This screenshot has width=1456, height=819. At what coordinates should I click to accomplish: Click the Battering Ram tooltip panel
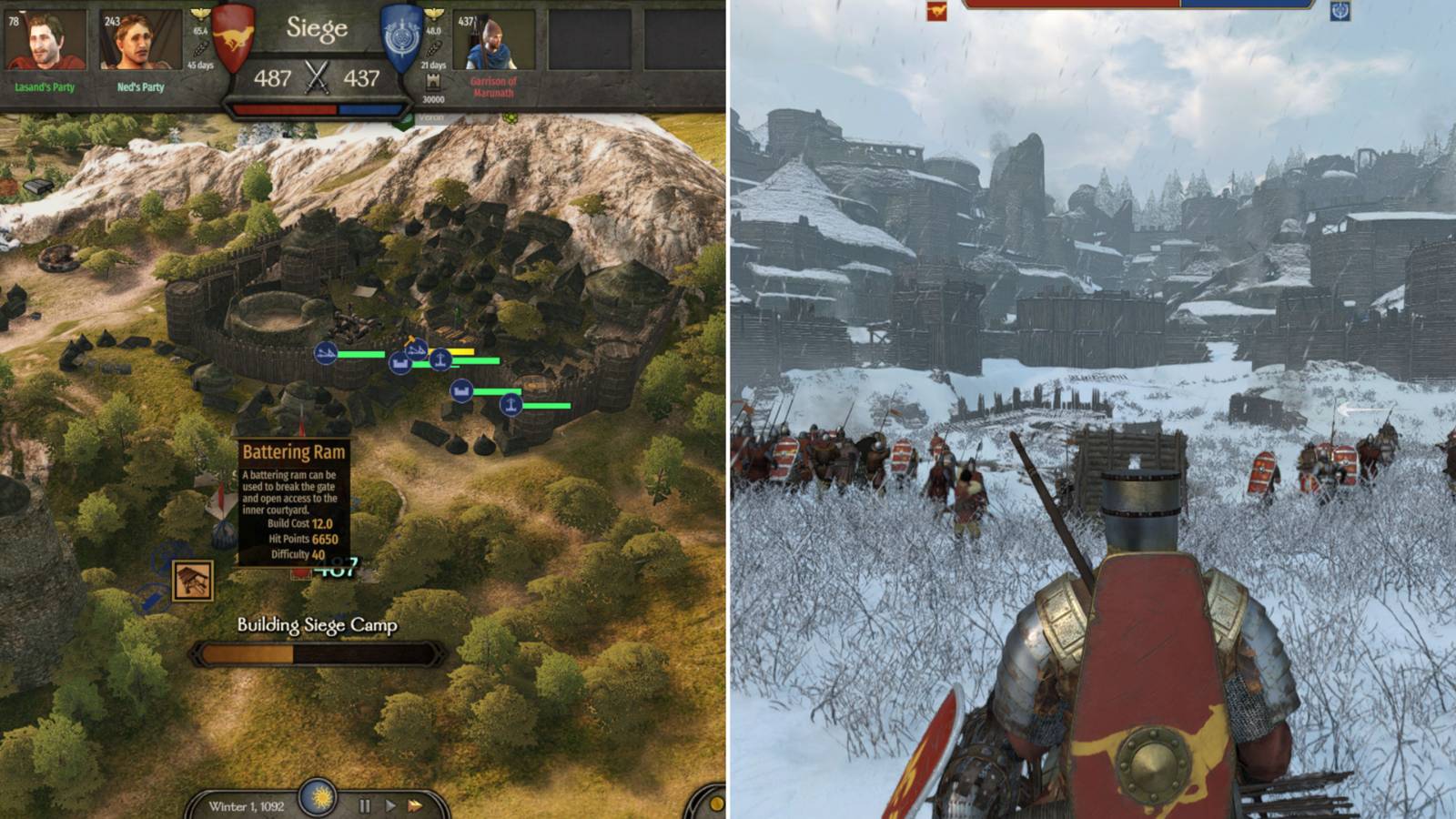(291, 500)
